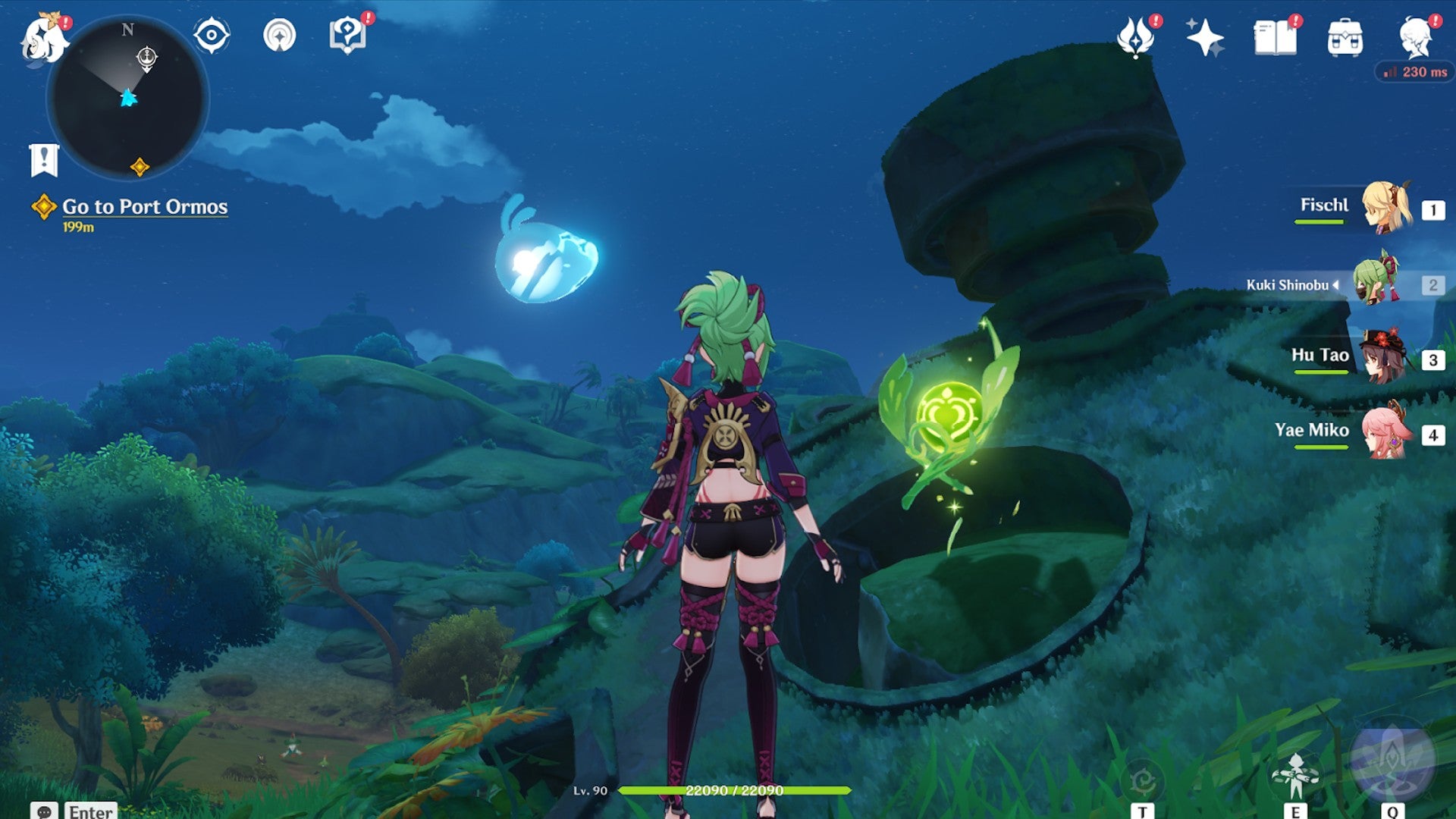Image resolution: width=1456 pixels, height=819 pixels.
Task: Open the circular minimap
Action: (x=127, y=99)
